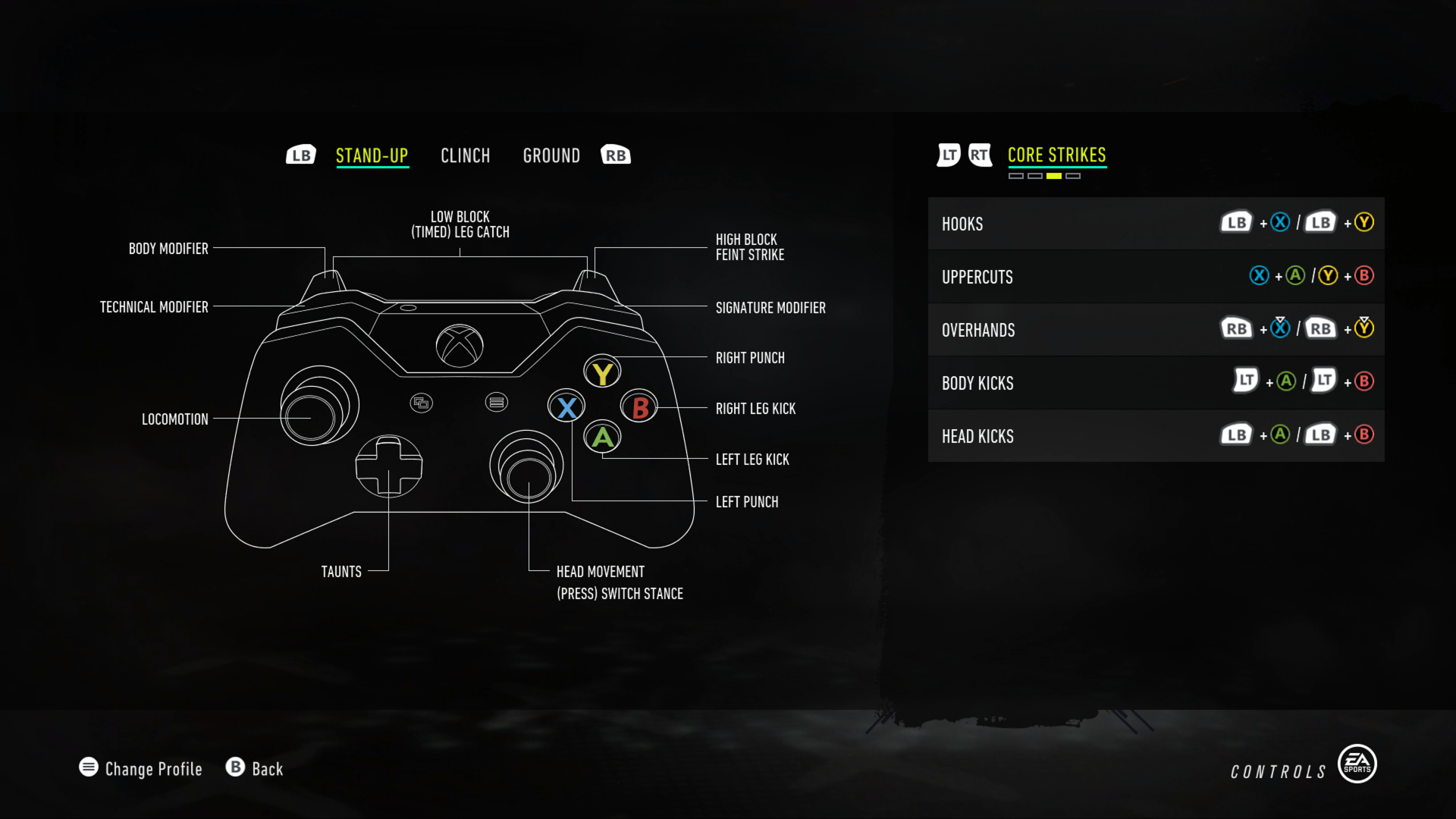Click the RT trigger icon near CORE STRIKES

(x=981, y=155)
